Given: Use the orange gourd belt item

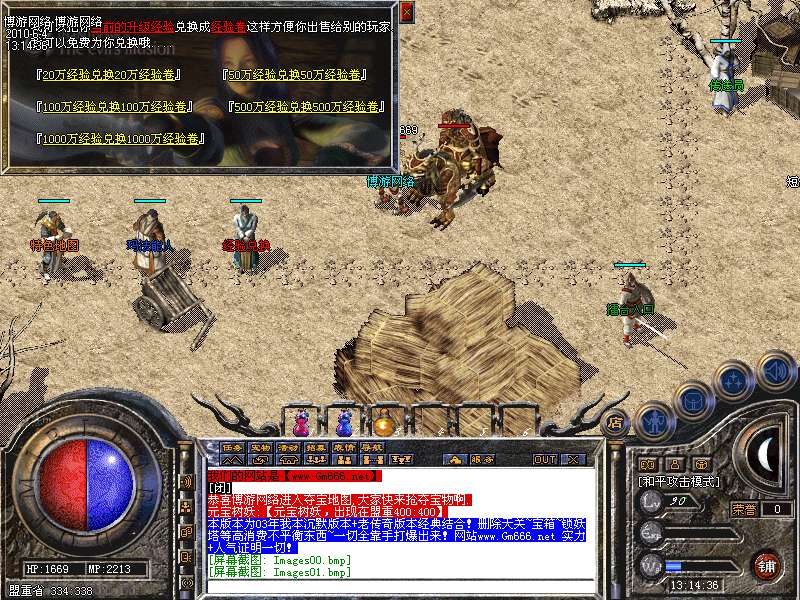Looking at the screenshot, I should tap(384, 420).
